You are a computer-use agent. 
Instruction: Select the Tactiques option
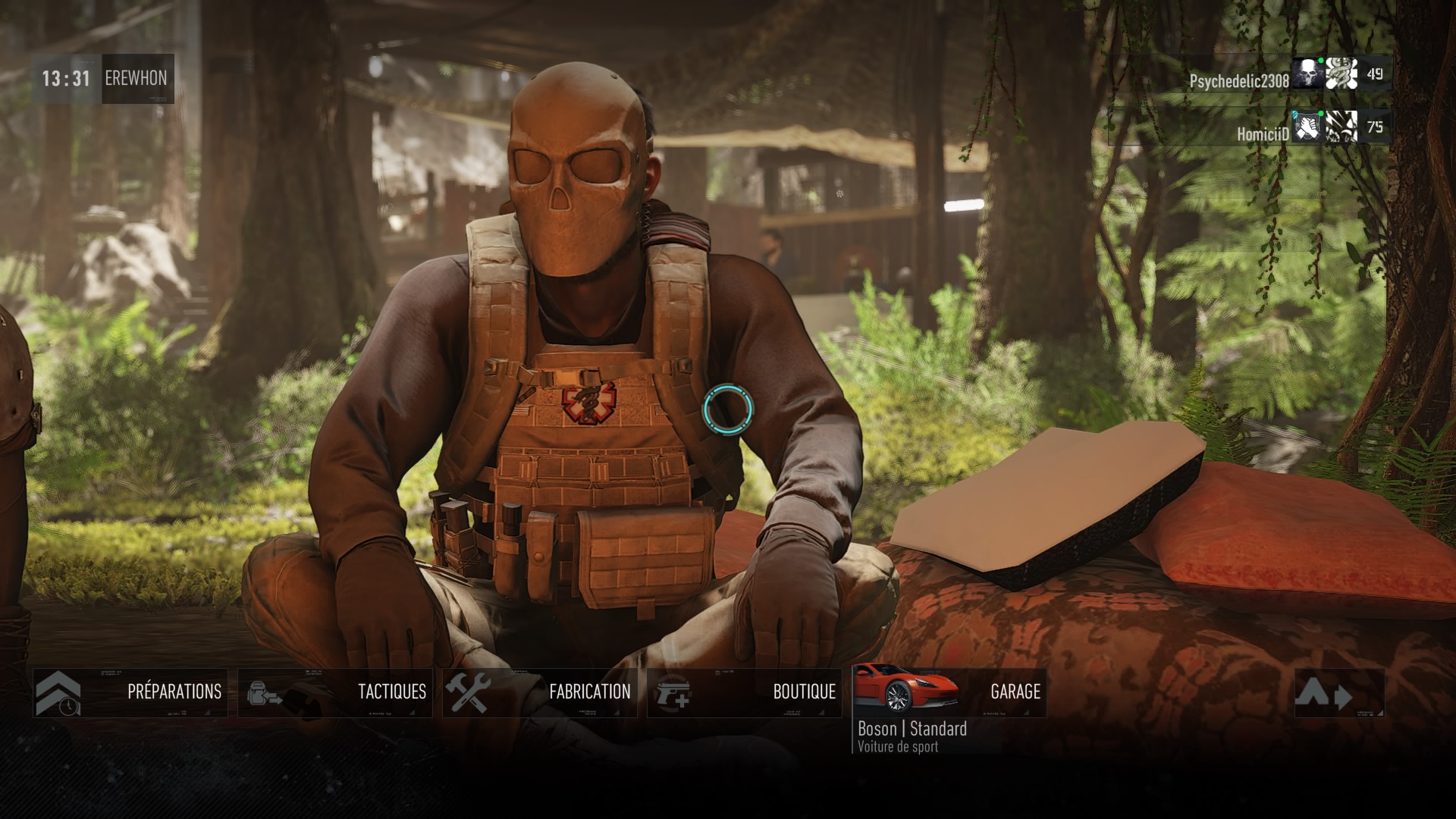(335, 692)
